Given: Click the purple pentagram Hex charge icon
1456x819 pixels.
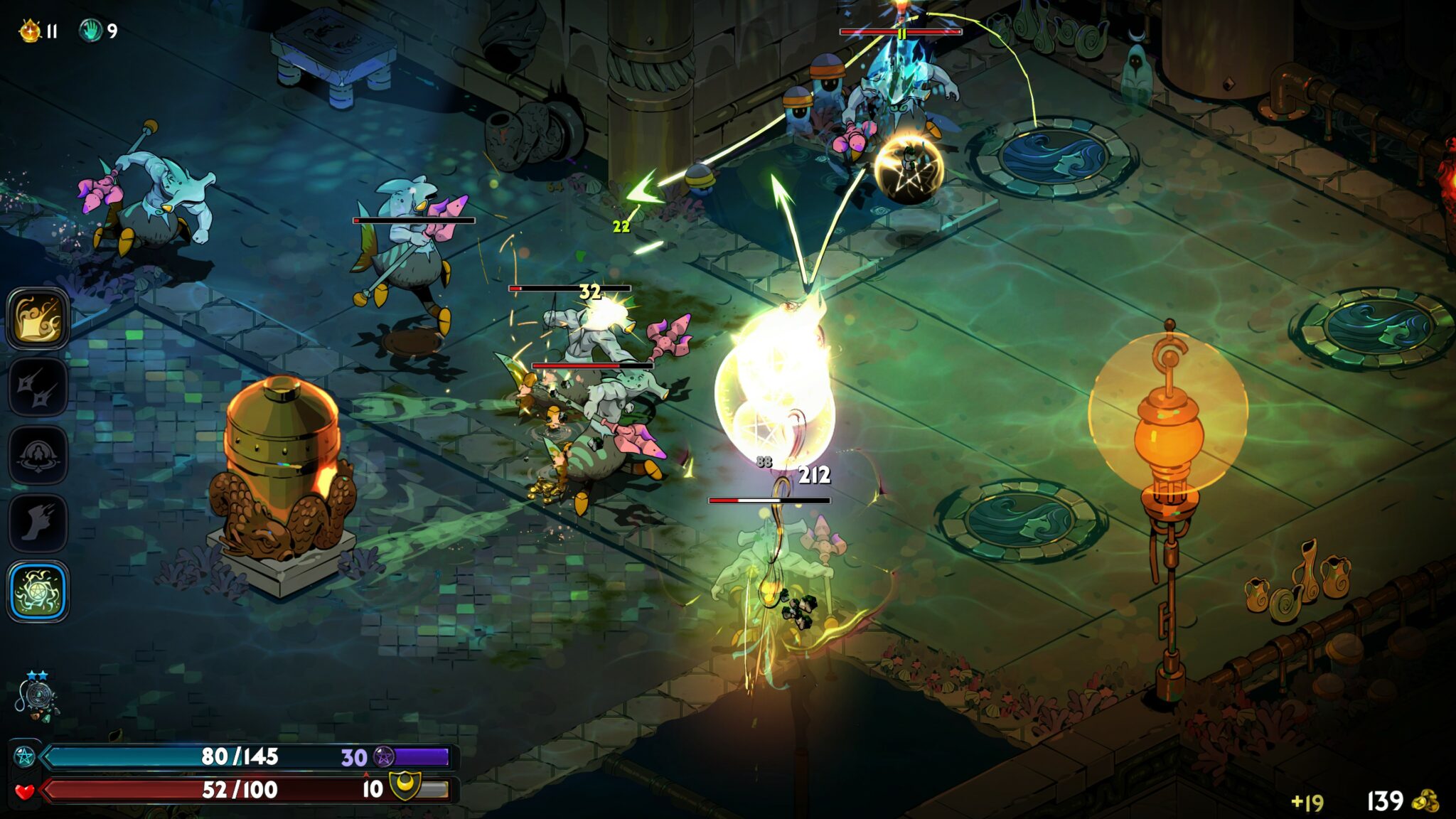Looking at the screenshot, I should tap(384, 756).
